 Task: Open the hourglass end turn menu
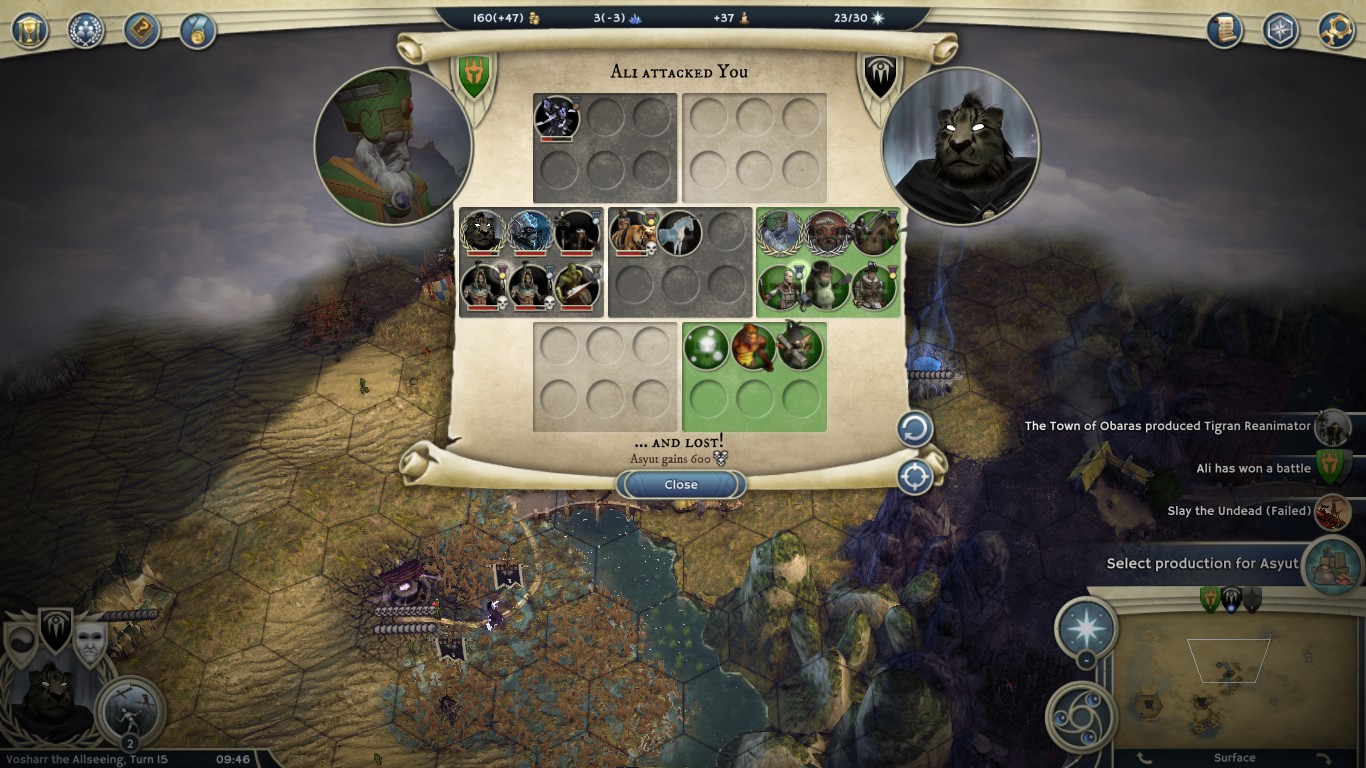[x=30, y=29]
